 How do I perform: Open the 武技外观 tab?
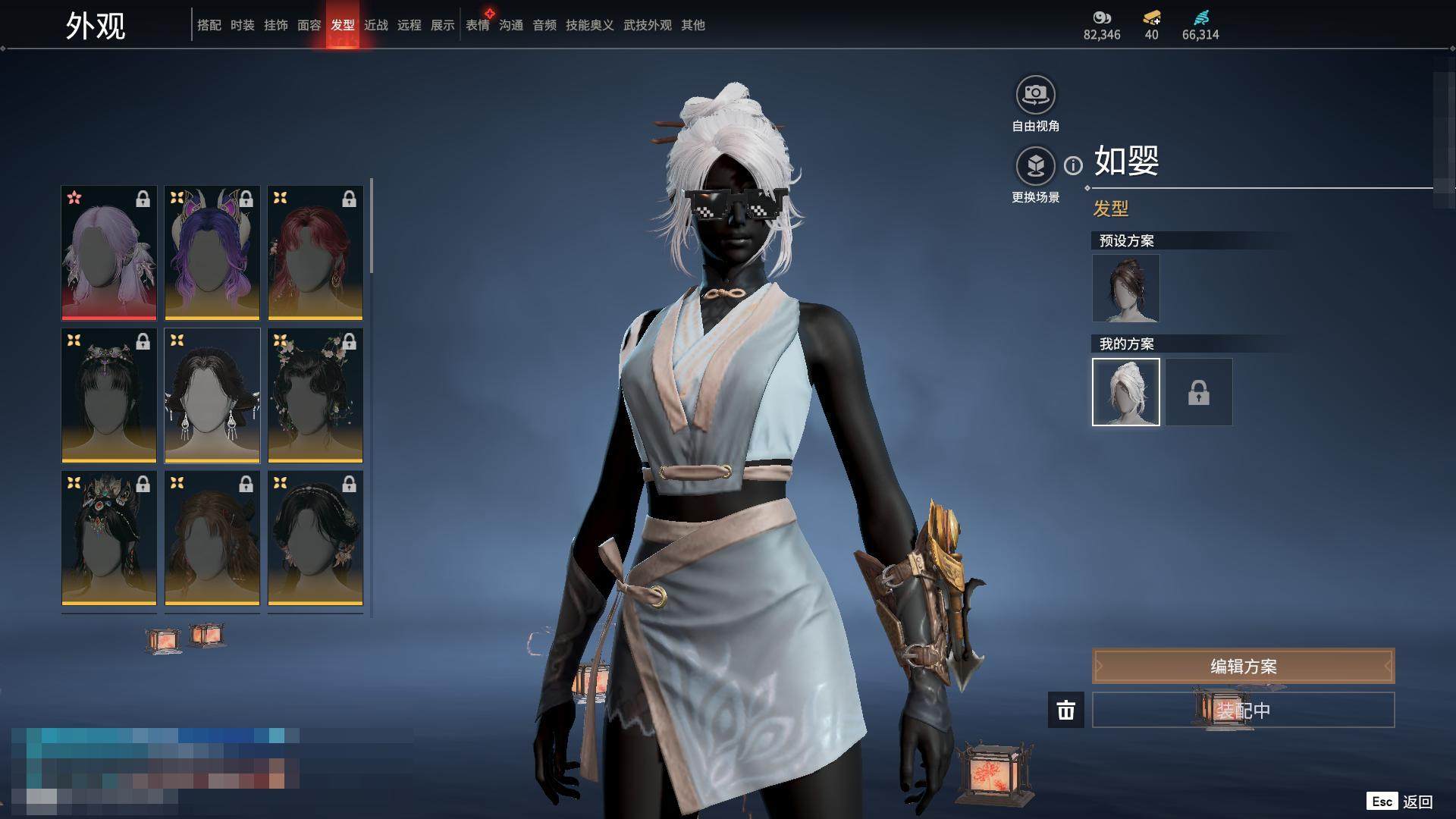click(x=647, y=25)
